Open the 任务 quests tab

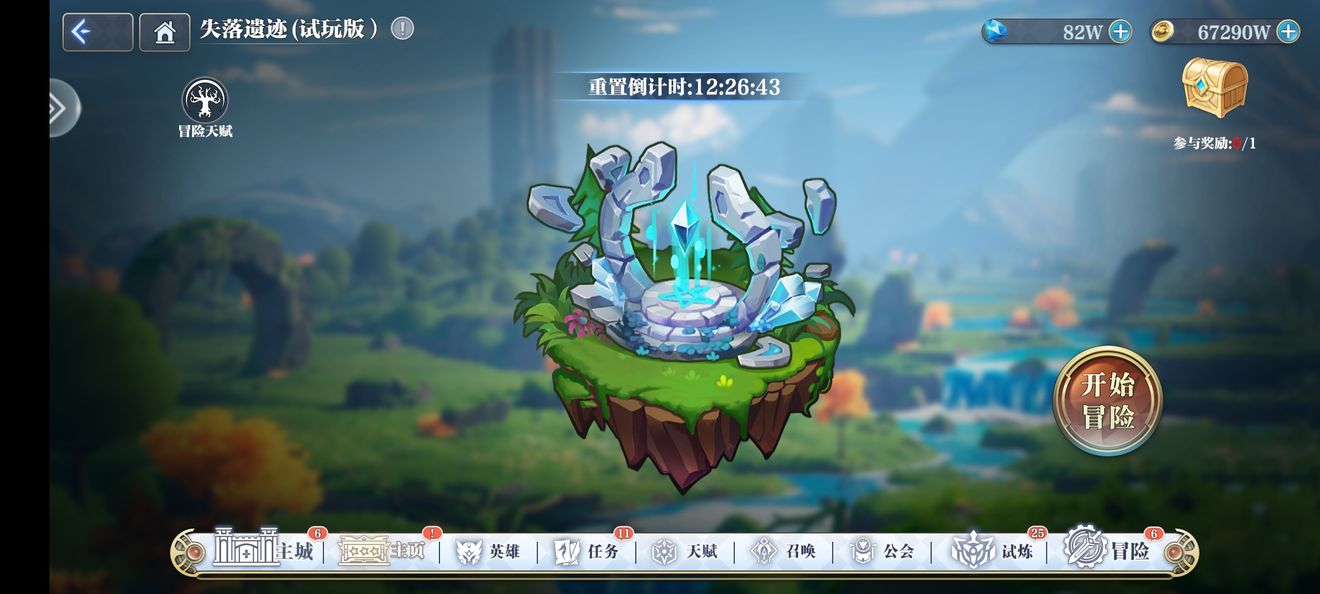click(586, 551)
